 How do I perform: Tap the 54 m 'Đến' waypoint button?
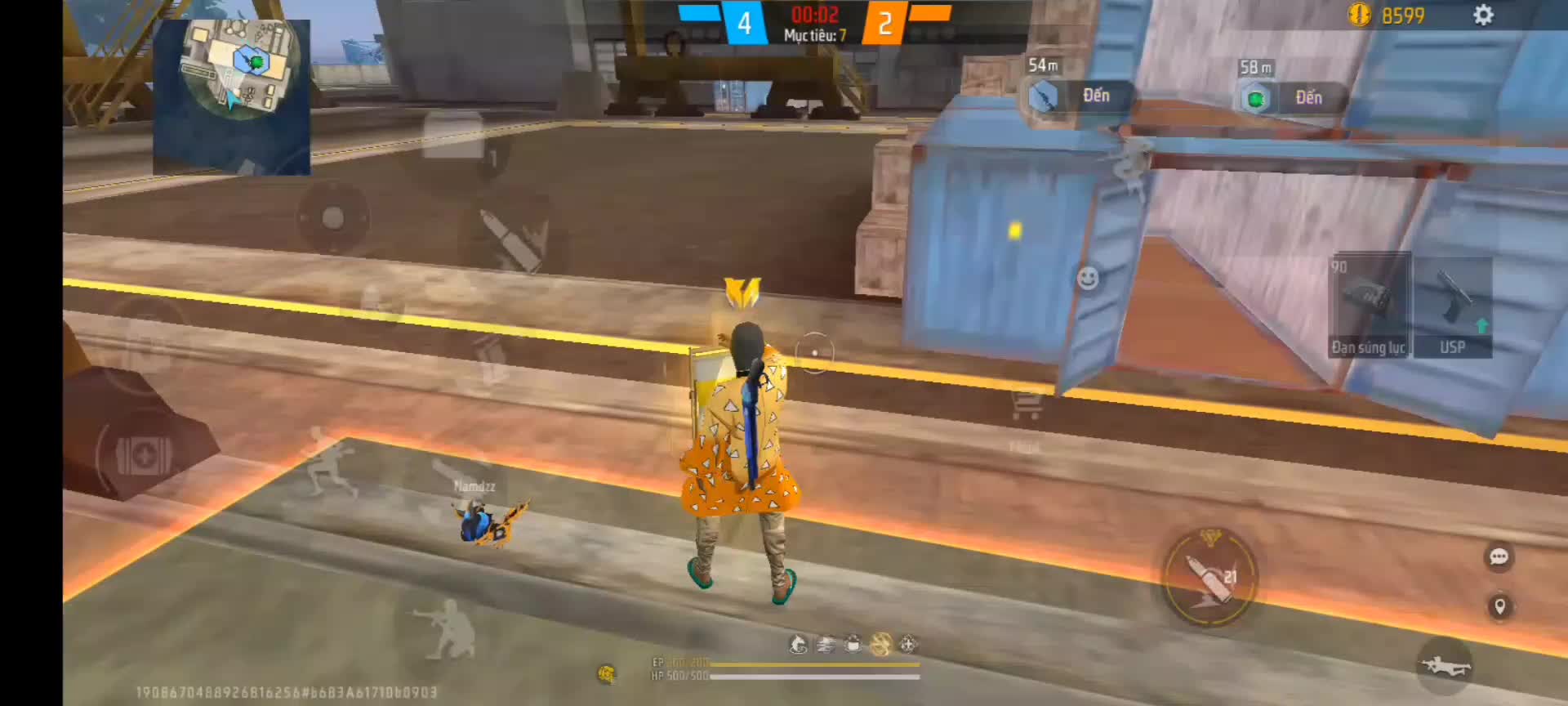pos(1080,97)
